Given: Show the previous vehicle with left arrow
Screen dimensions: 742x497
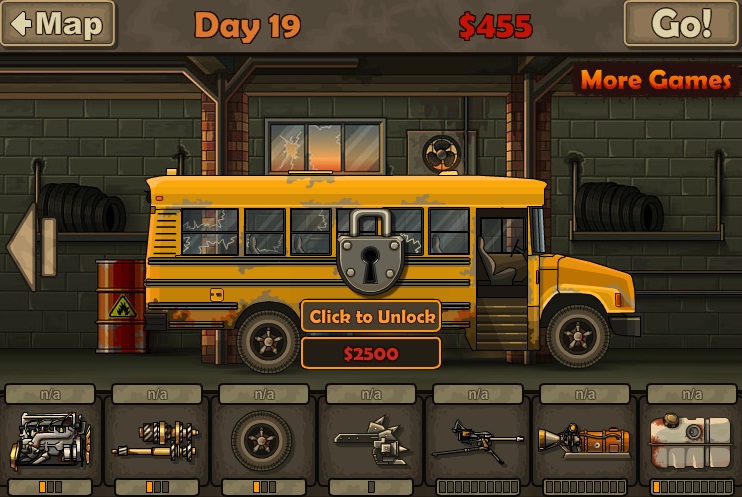Looking at the screenshot, I should [22, 247].
